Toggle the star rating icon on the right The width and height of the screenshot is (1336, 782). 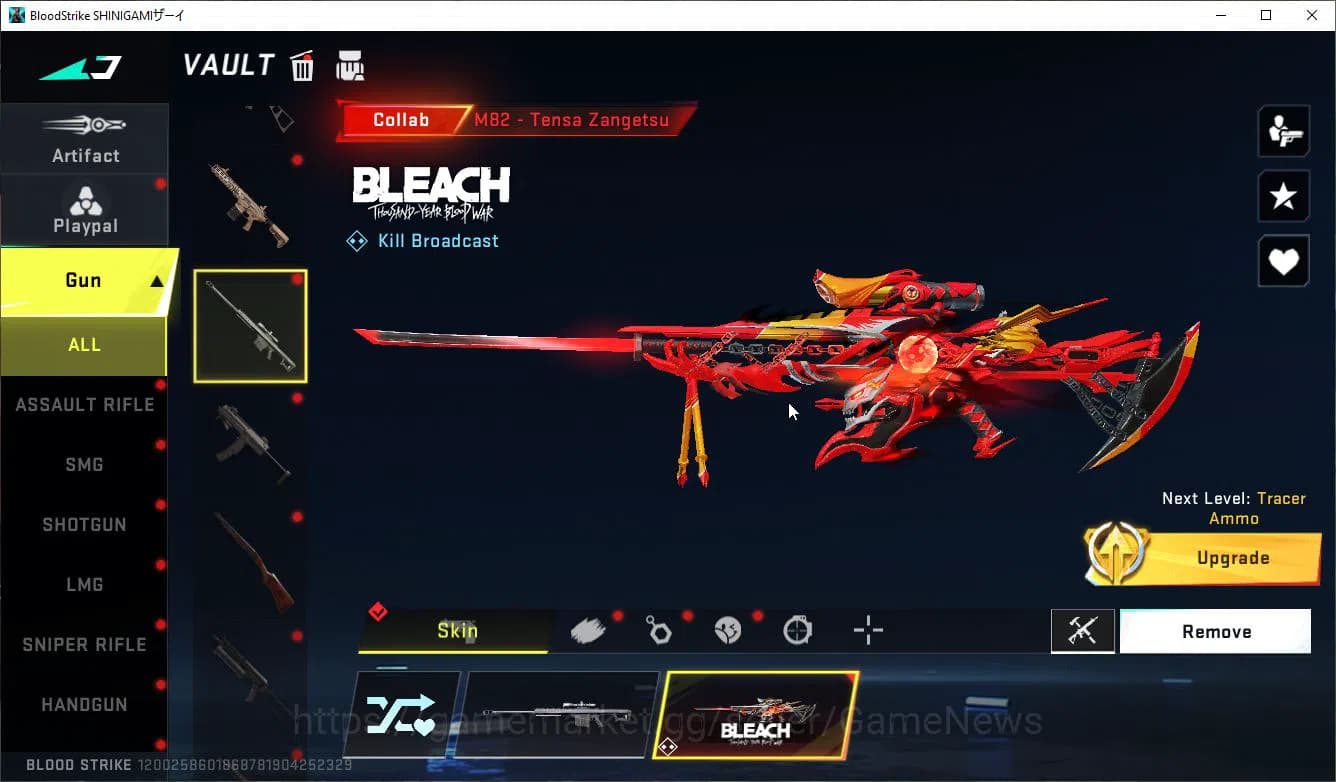1283,196
